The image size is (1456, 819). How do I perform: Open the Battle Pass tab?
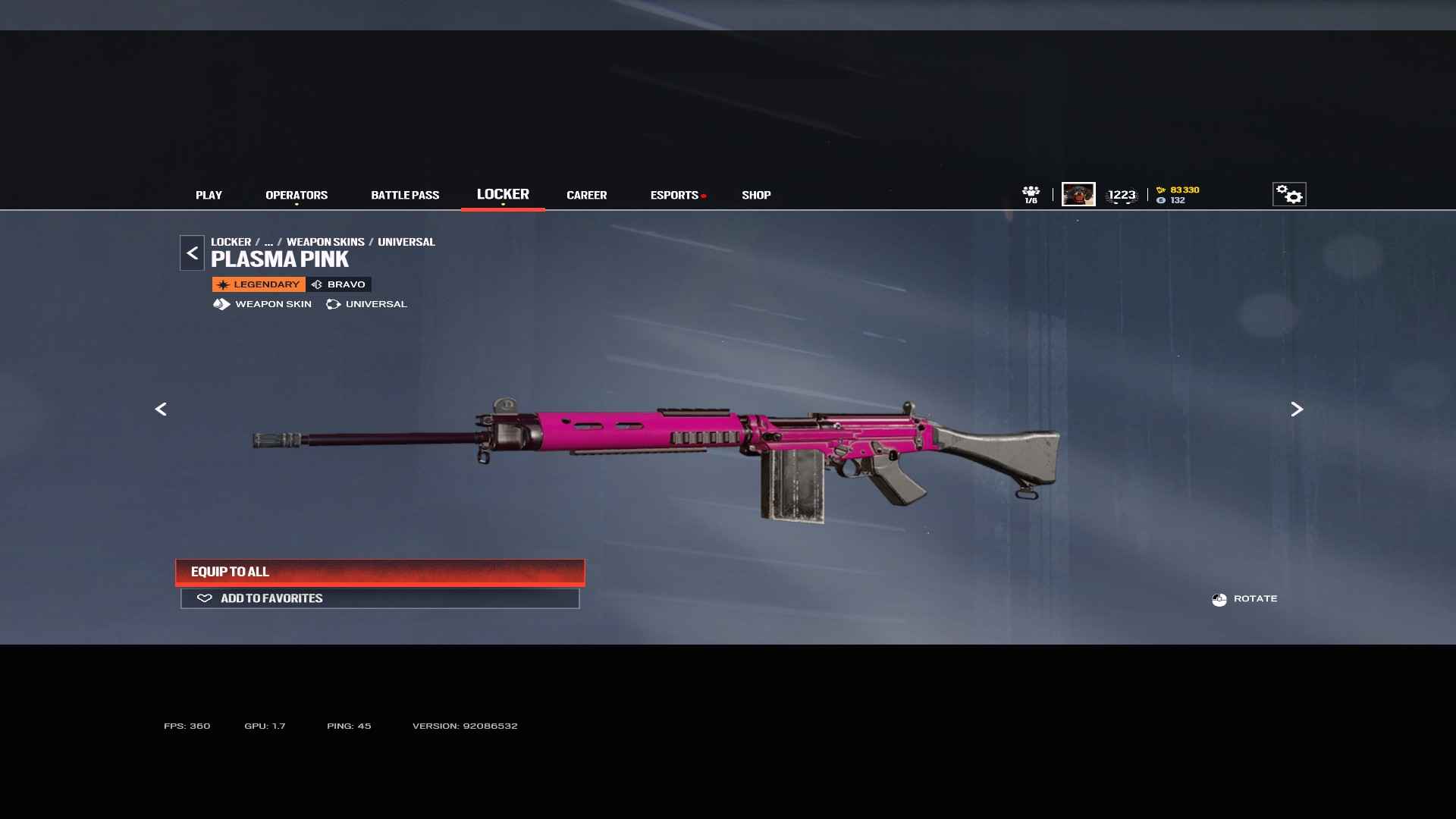(405, 195)
